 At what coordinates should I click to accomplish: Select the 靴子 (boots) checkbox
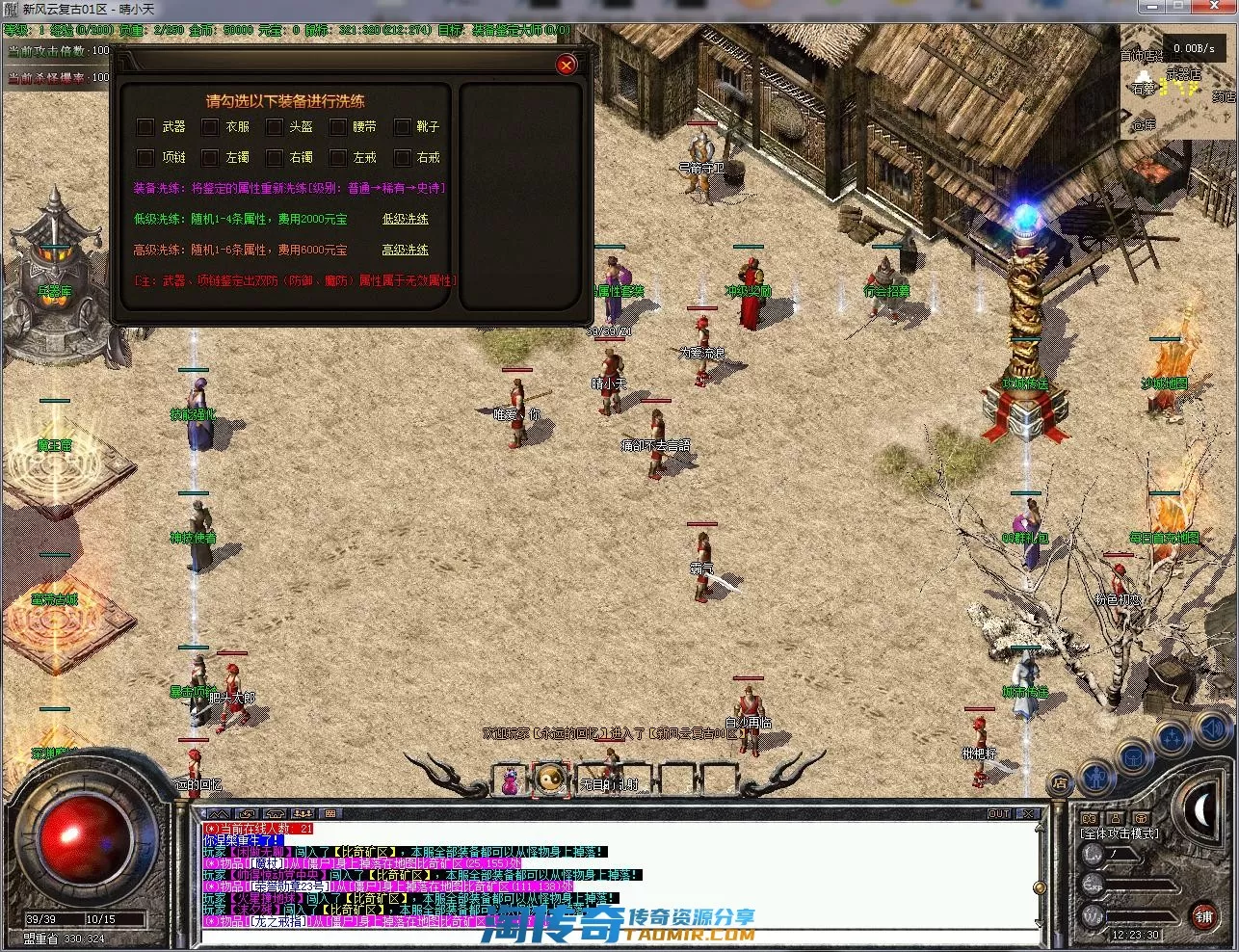click(403, 126)
